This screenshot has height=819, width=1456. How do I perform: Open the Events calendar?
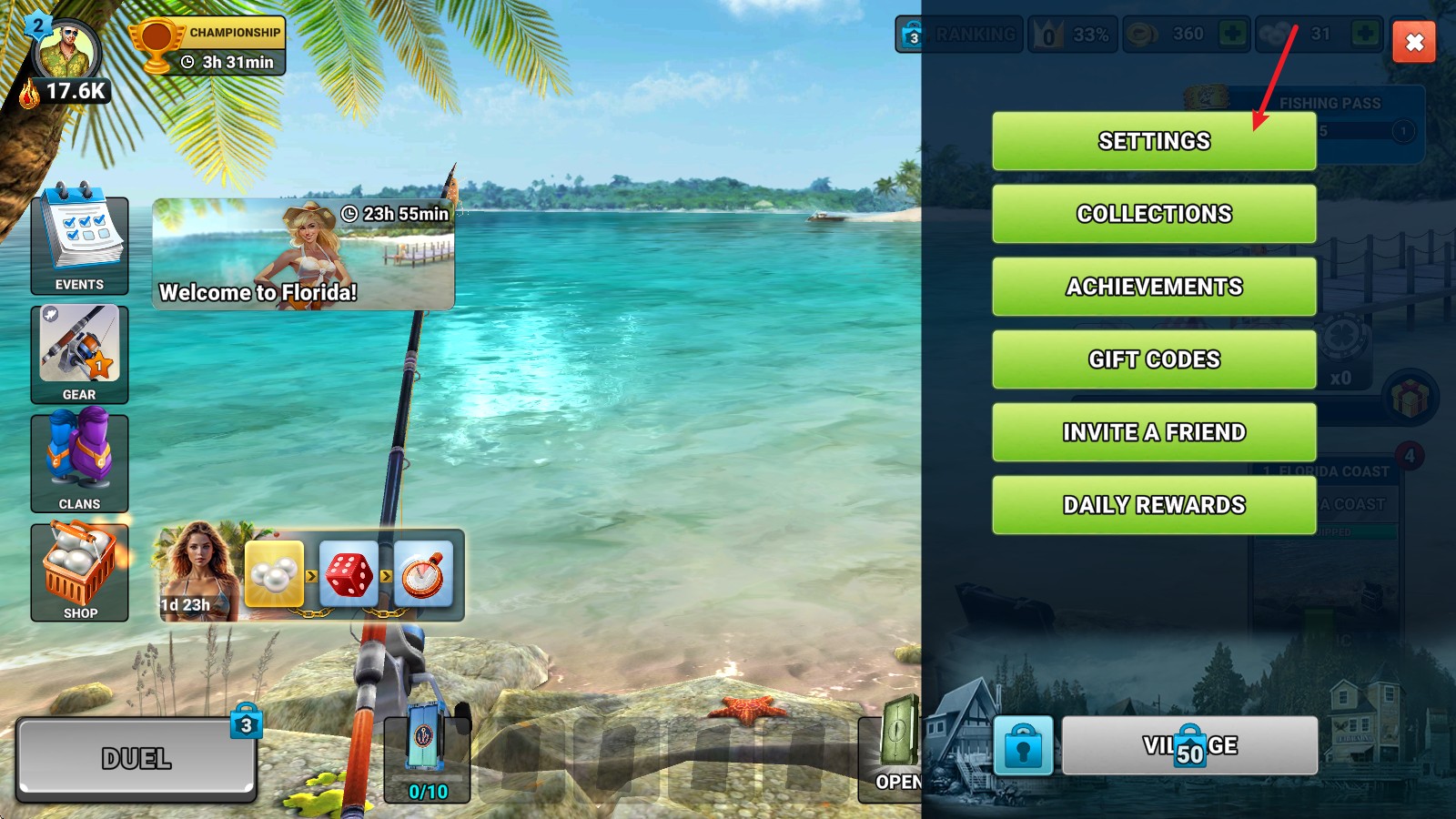point(79,244)
